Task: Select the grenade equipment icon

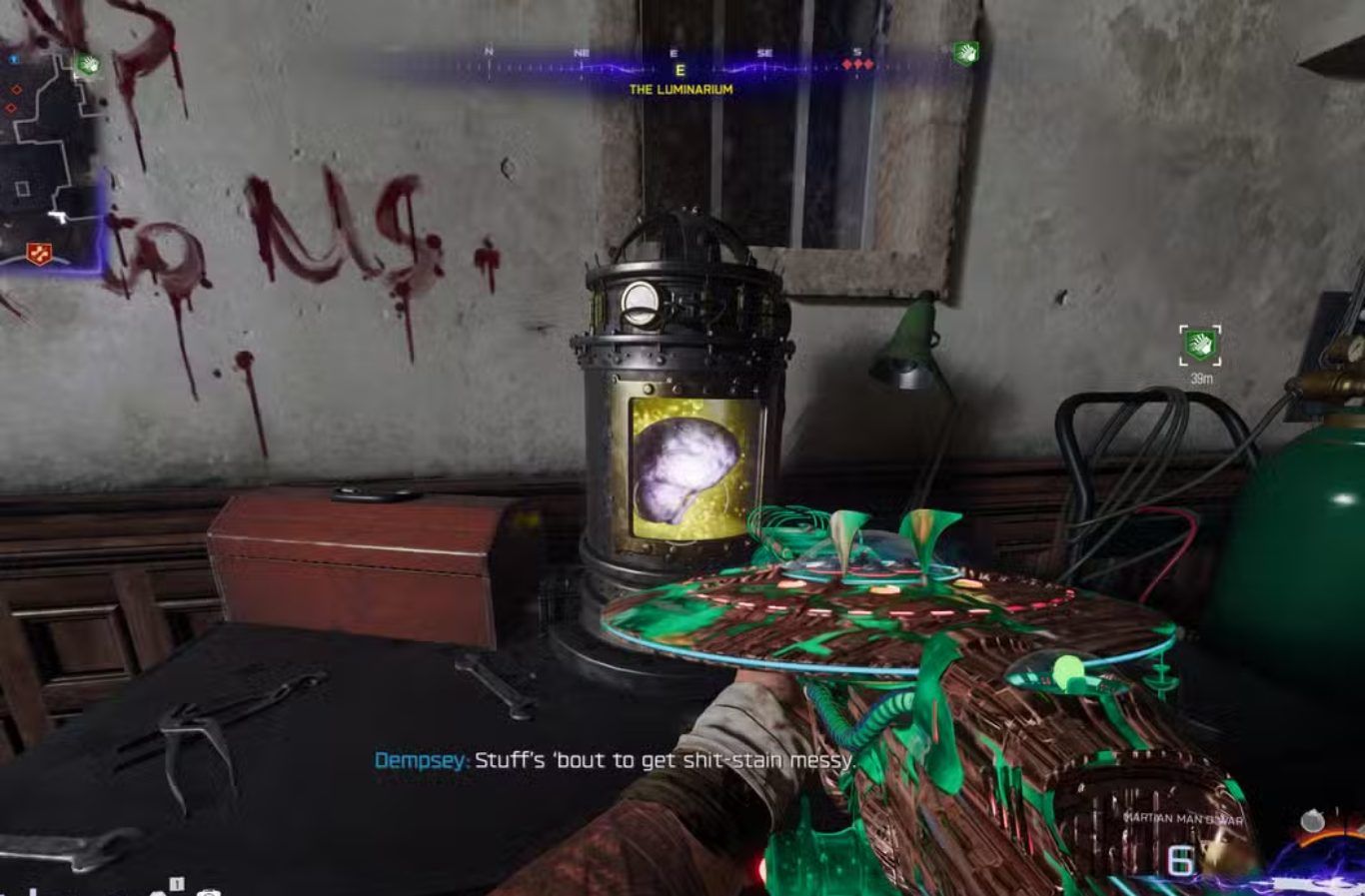Action: pyautogui.click(x=1312, y=821)
